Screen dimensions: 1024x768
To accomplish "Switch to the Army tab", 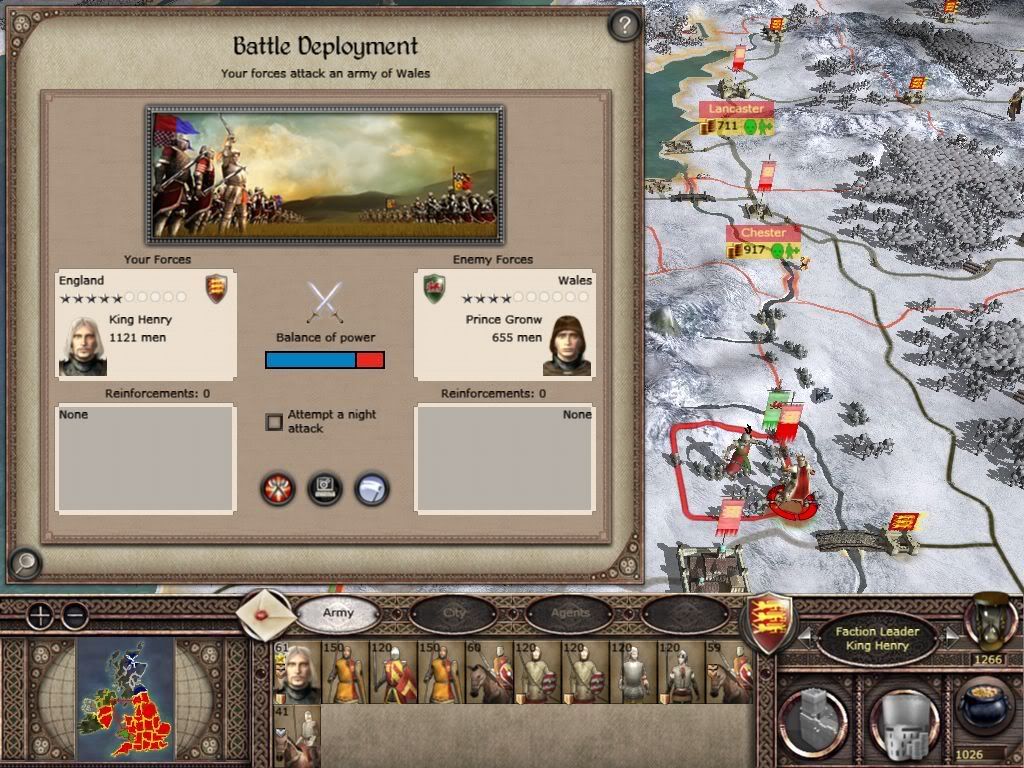I will pos(338,613).
